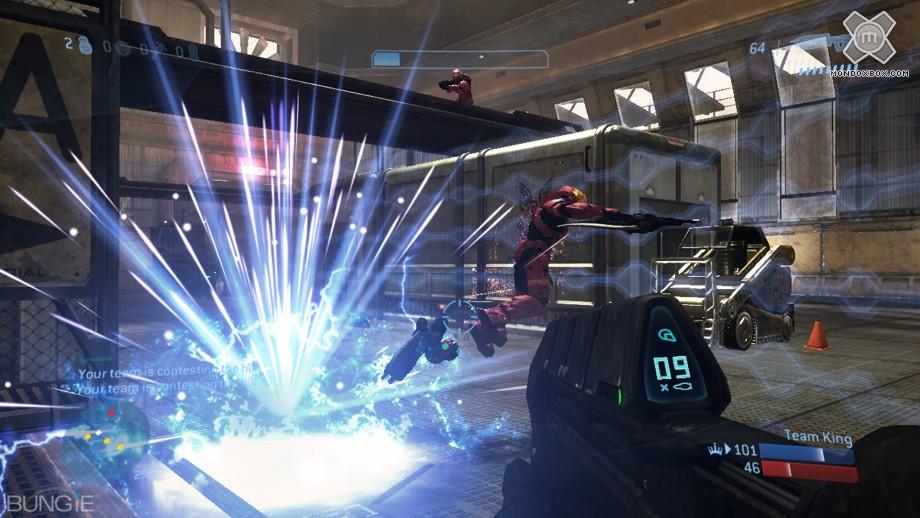Select the frag grenade icon
Viewport: 920px width, 518px height.
coord(90,47)
